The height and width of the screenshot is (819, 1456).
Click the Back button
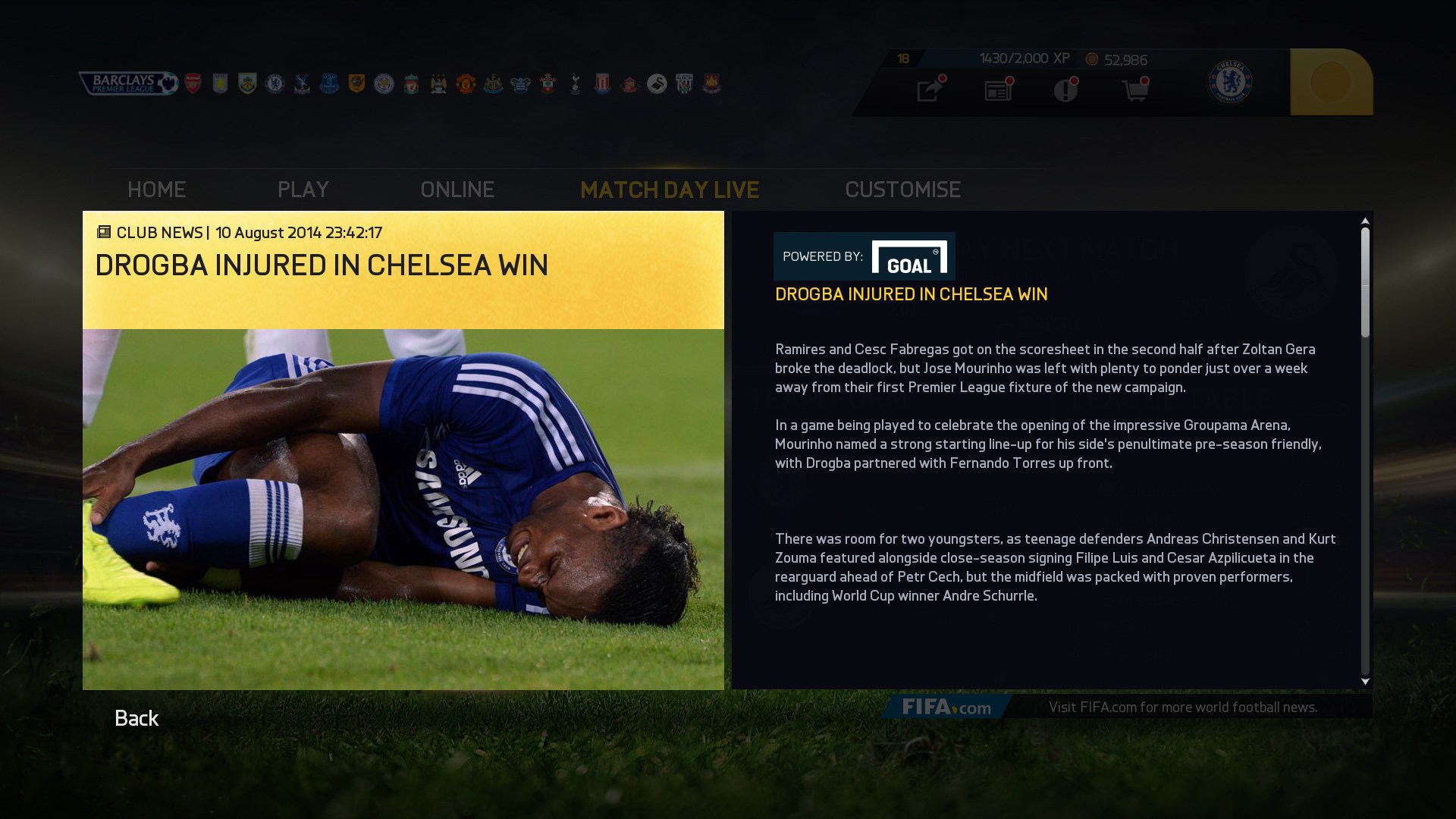click(x=136, y=717)
